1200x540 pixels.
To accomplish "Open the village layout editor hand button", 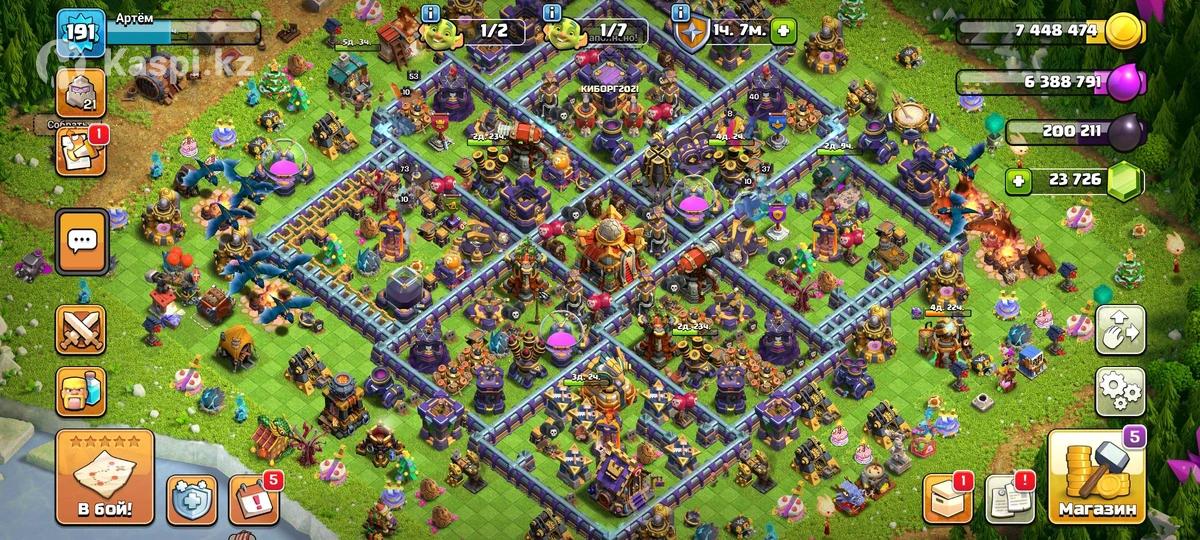I will [x=1120, y=331].
